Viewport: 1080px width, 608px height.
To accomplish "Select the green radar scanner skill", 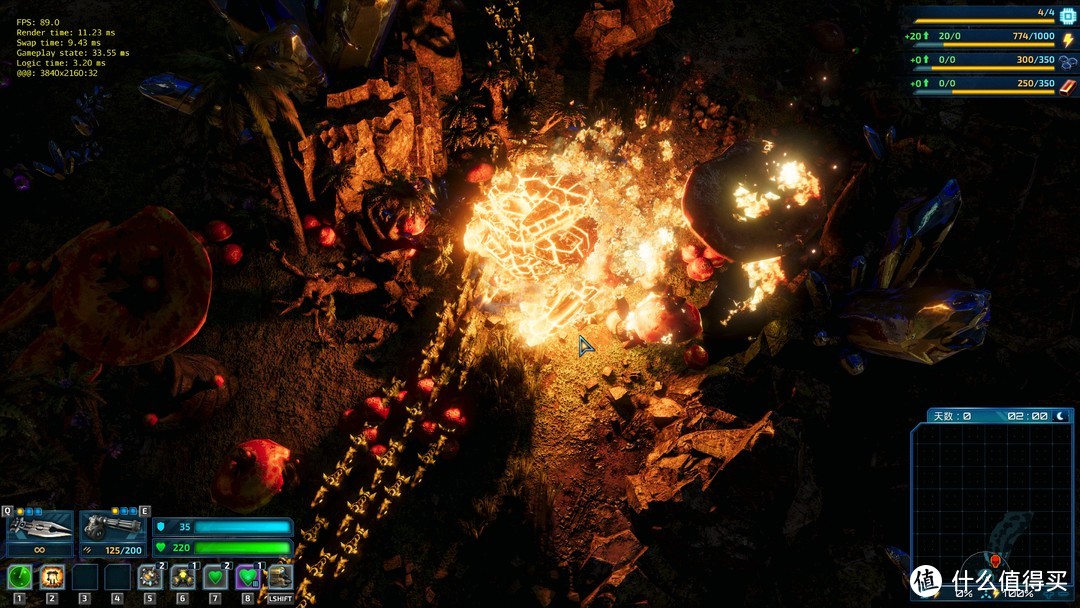I will [20, 577].
